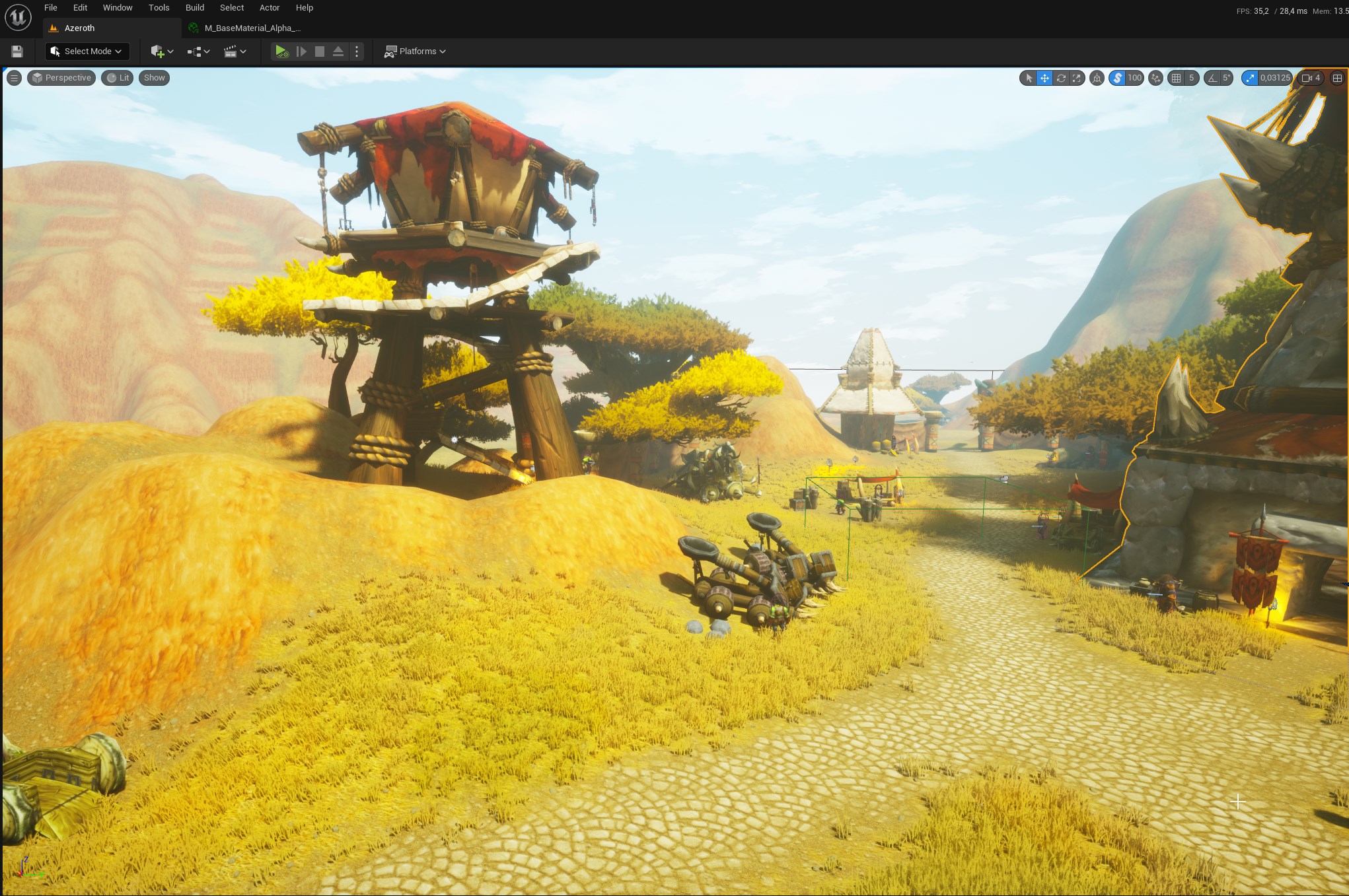Open the Select Mode dropdown
1349x896 pixels.
(87, 52)
